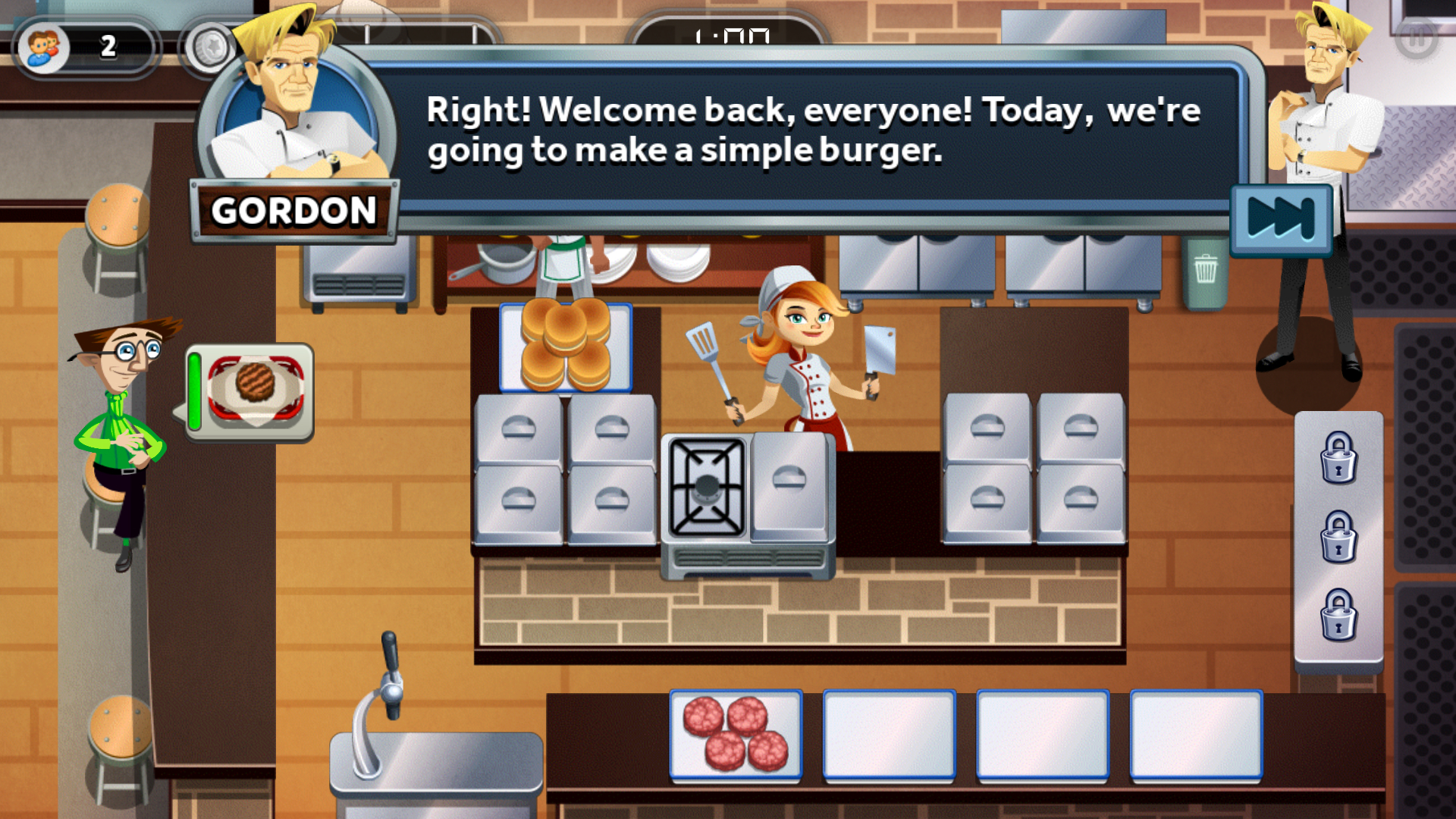Click the coin currency icon

[x=212, y=45]
